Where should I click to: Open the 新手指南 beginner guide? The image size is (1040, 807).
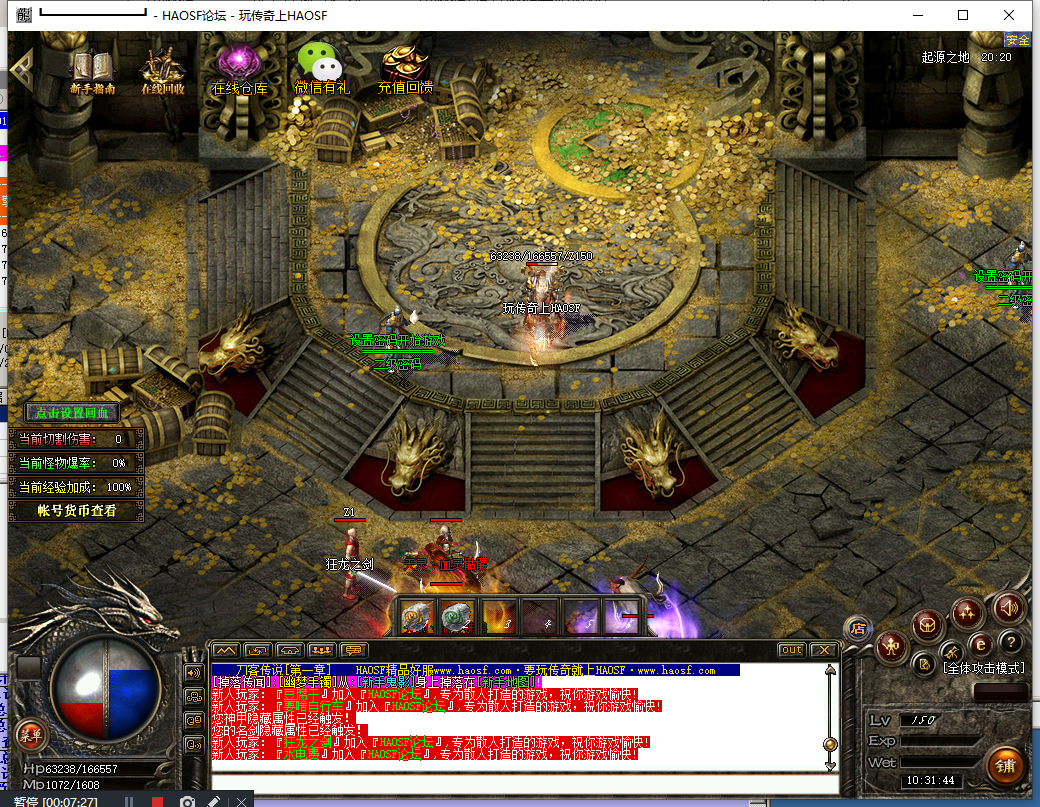pyautogui.click(x=92, y=70)
